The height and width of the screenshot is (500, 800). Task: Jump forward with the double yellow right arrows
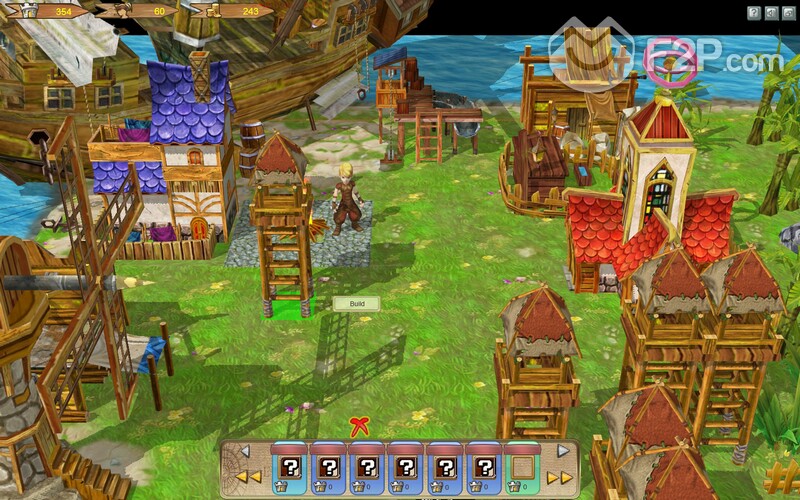coord(560,477)
